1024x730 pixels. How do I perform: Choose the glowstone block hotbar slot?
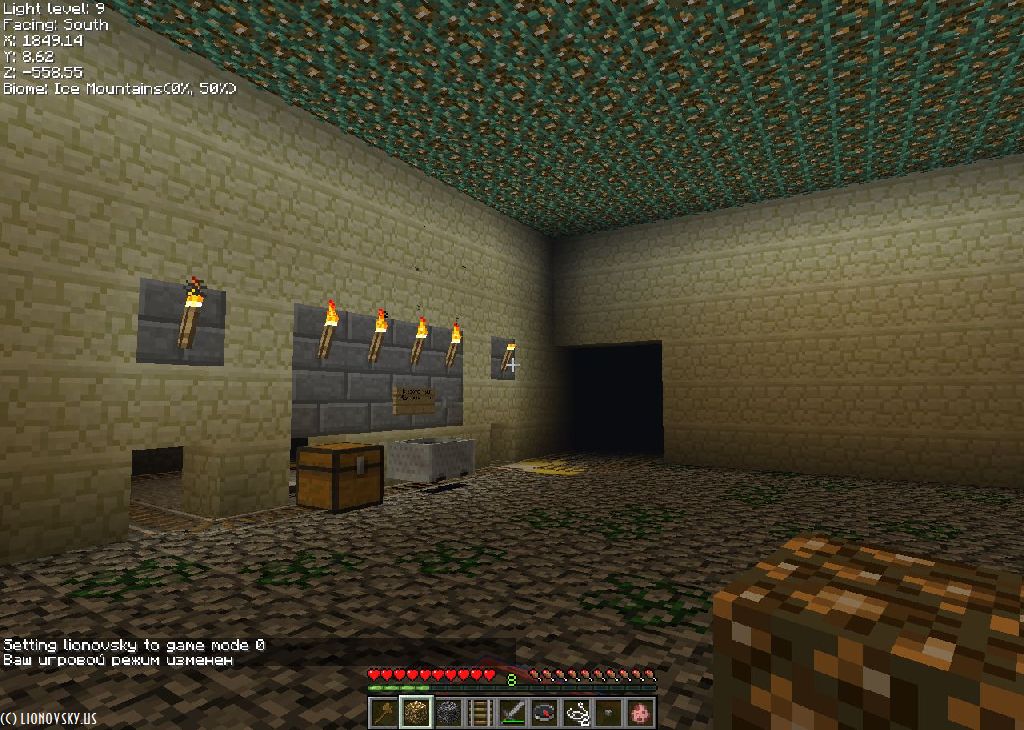[416, 712]
